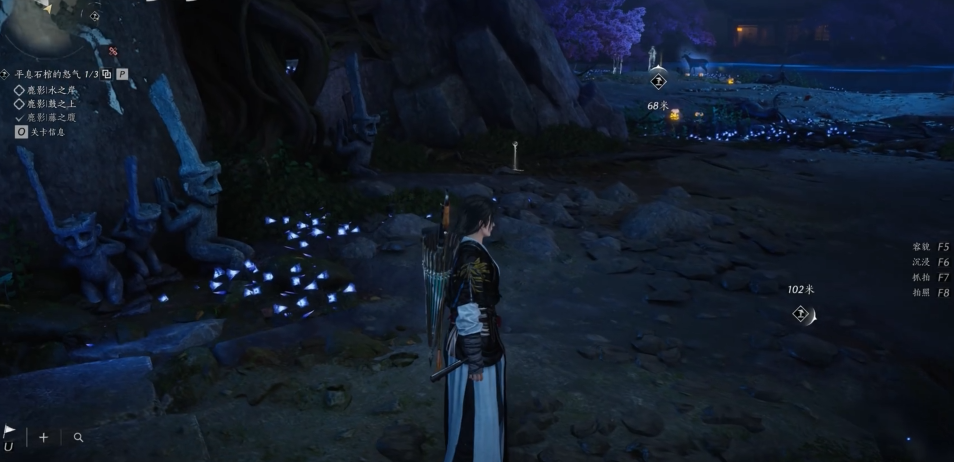Choose the 容貌 option
Screen dimensions: 954x462
[930, 247]
